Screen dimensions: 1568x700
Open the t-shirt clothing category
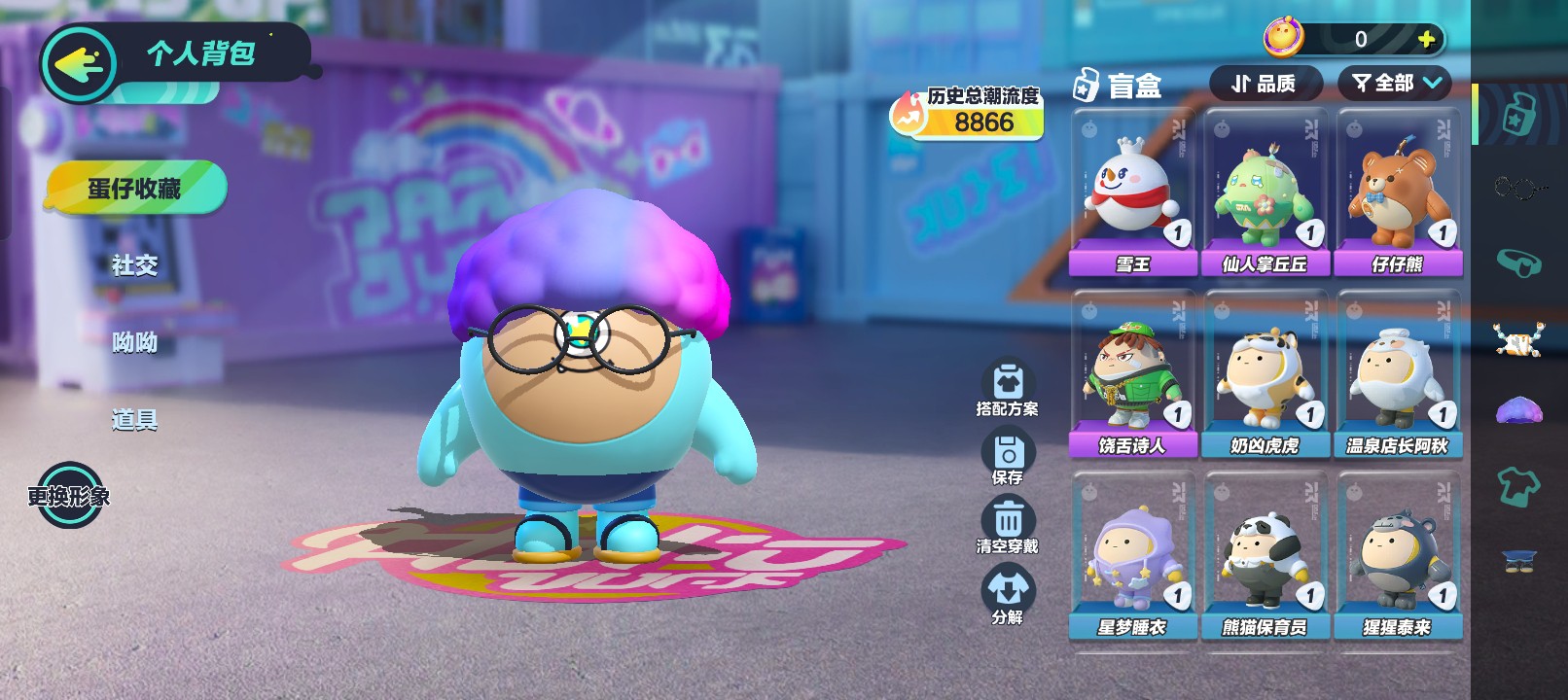[x=1518, y=484]
